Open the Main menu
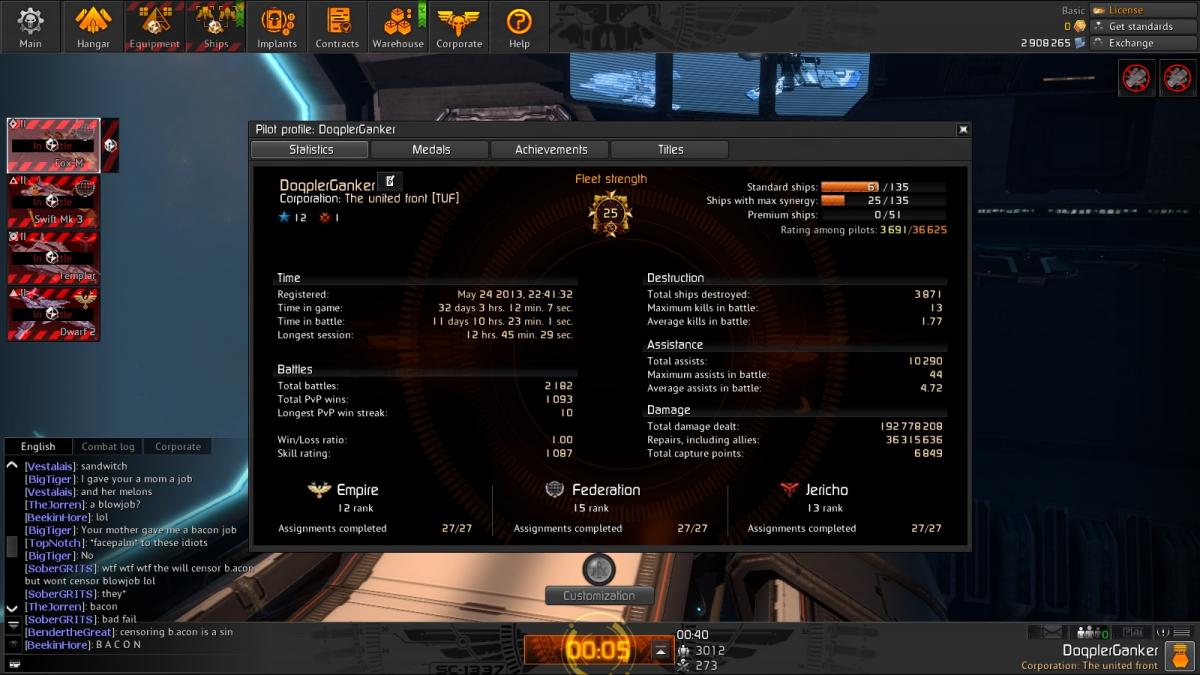Image resolution: width=1200 pixels, height=675 pixels. coord(31,26)
